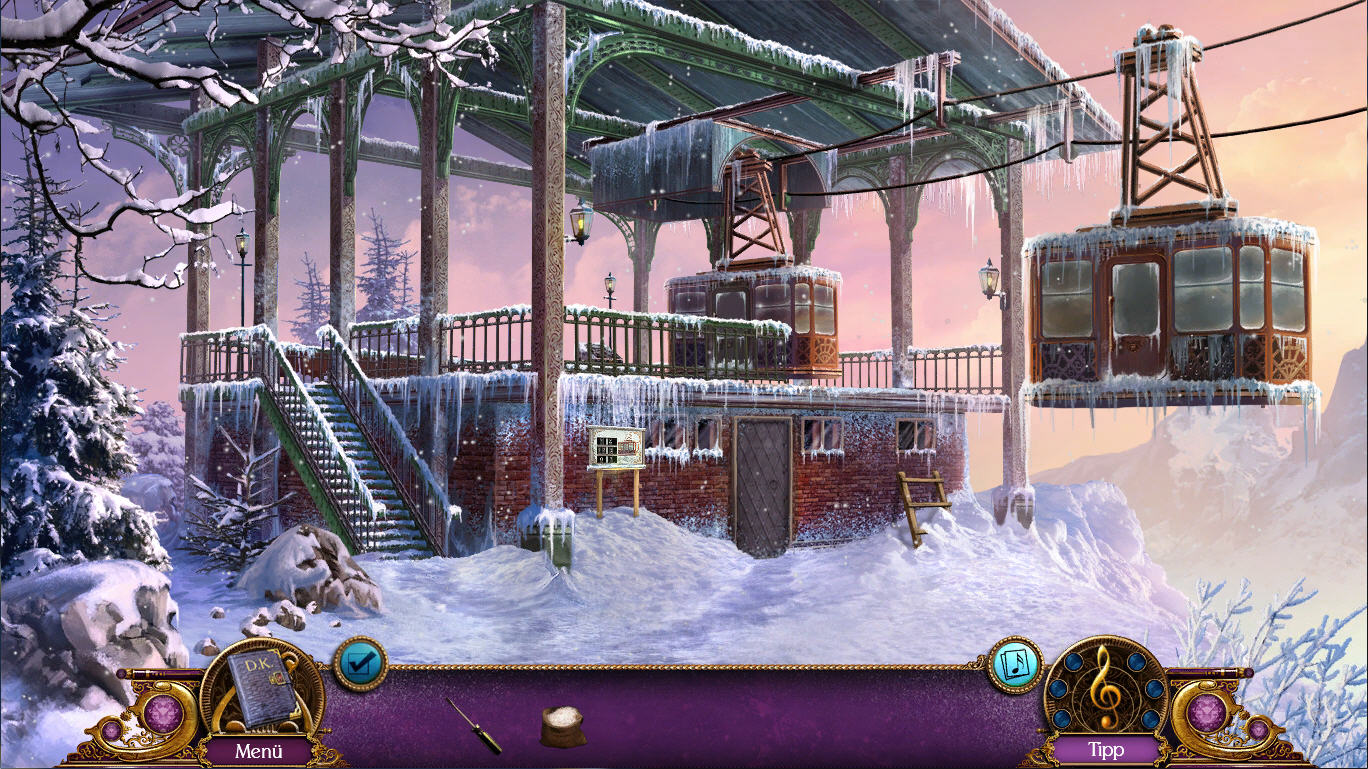The image size is (1368, 769).
Task: Open the Menü button
Action: [259, 750]
